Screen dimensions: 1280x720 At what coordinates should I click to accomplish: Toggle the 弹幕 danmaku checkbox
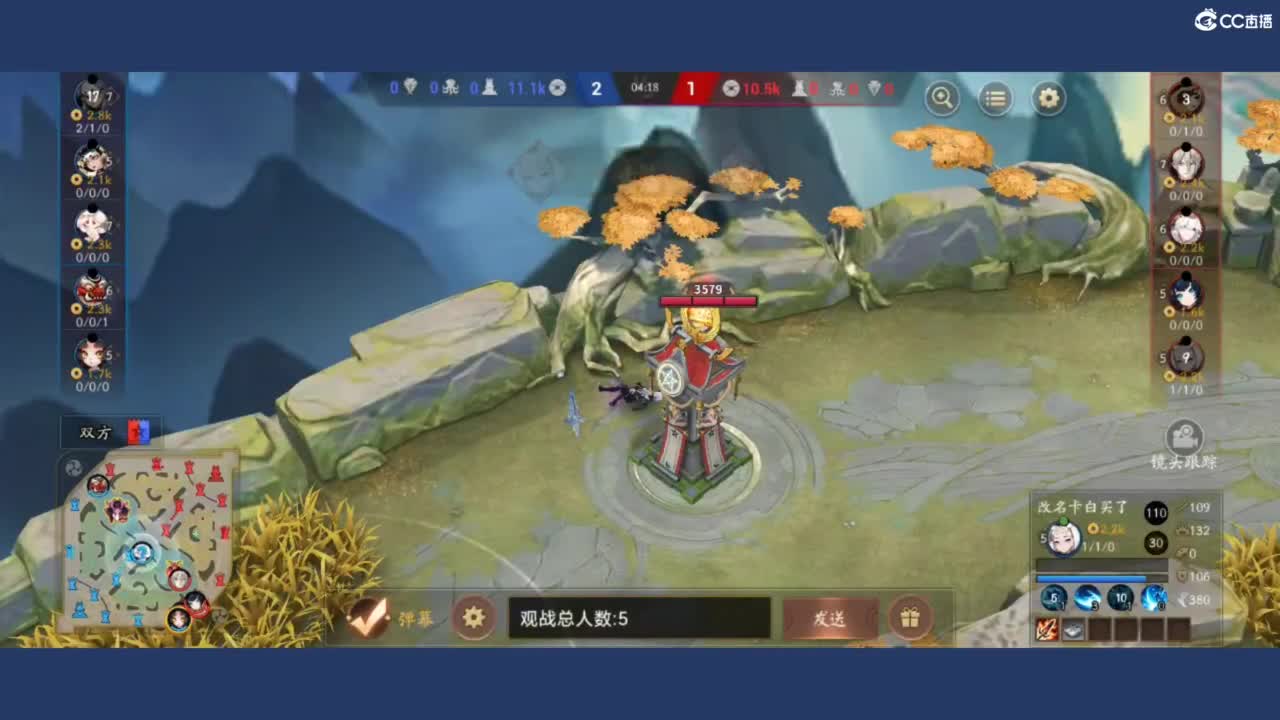[x=367, y=618]
